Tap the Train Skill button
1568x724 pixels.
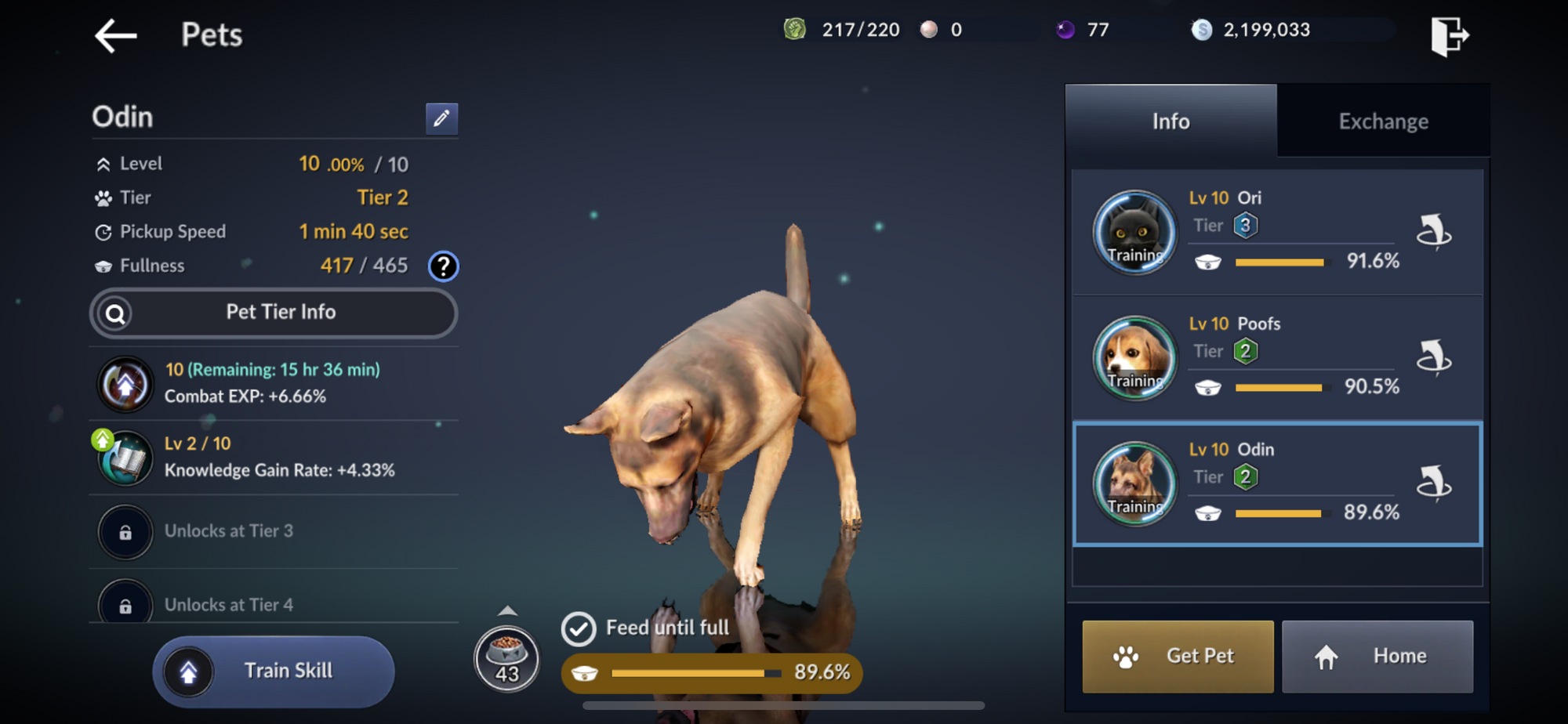(274, 672)
